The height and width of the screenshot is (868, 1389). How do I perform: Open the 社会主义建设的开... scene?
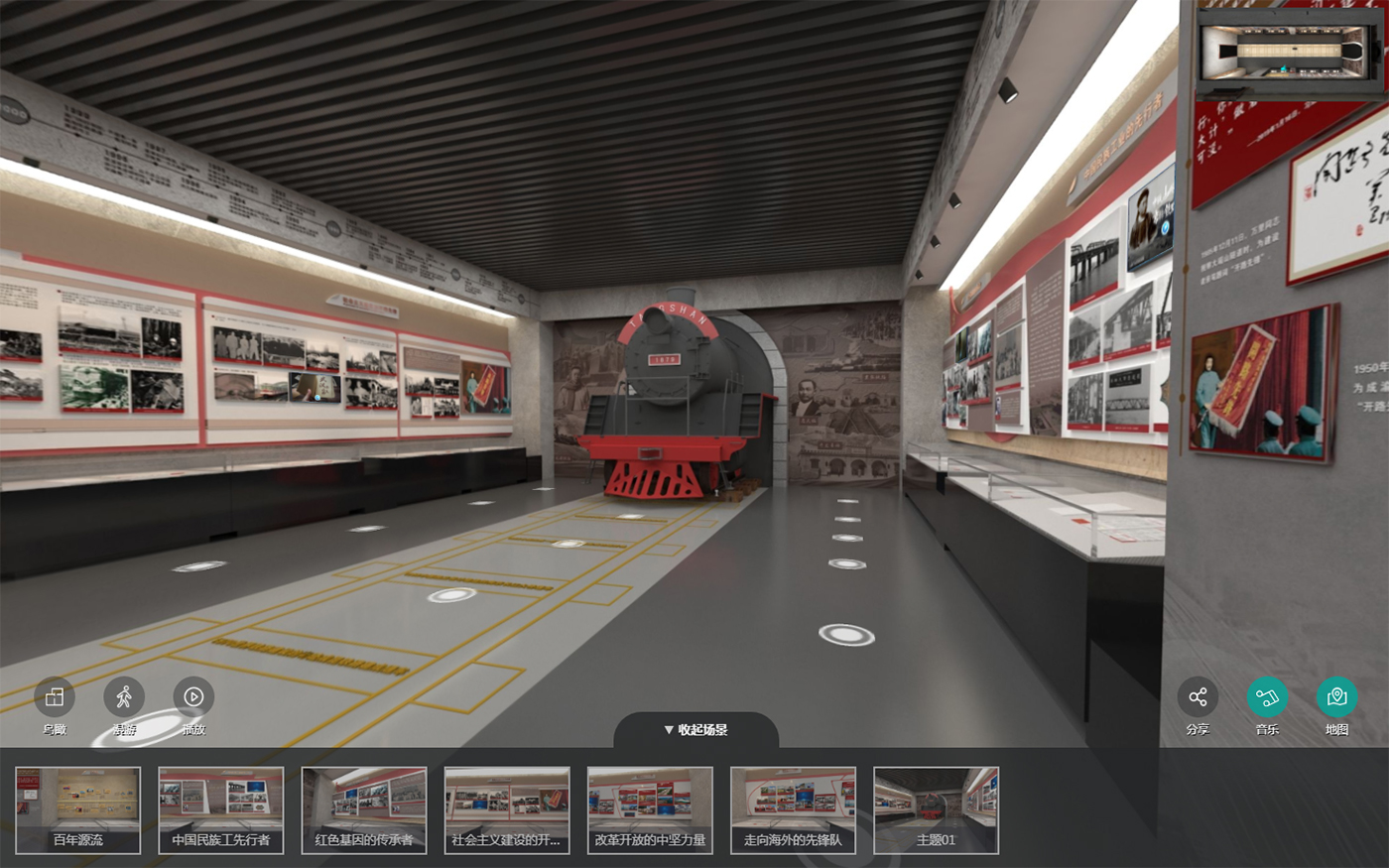(x=507, y=809)
